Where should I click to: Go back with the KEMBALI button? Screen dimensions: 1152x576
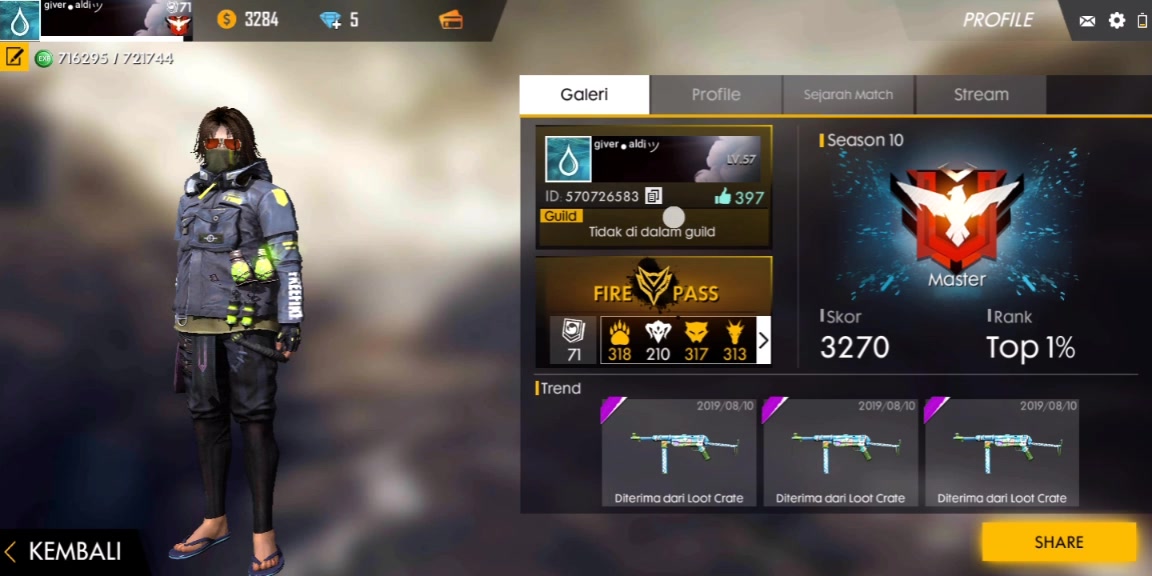66,552
